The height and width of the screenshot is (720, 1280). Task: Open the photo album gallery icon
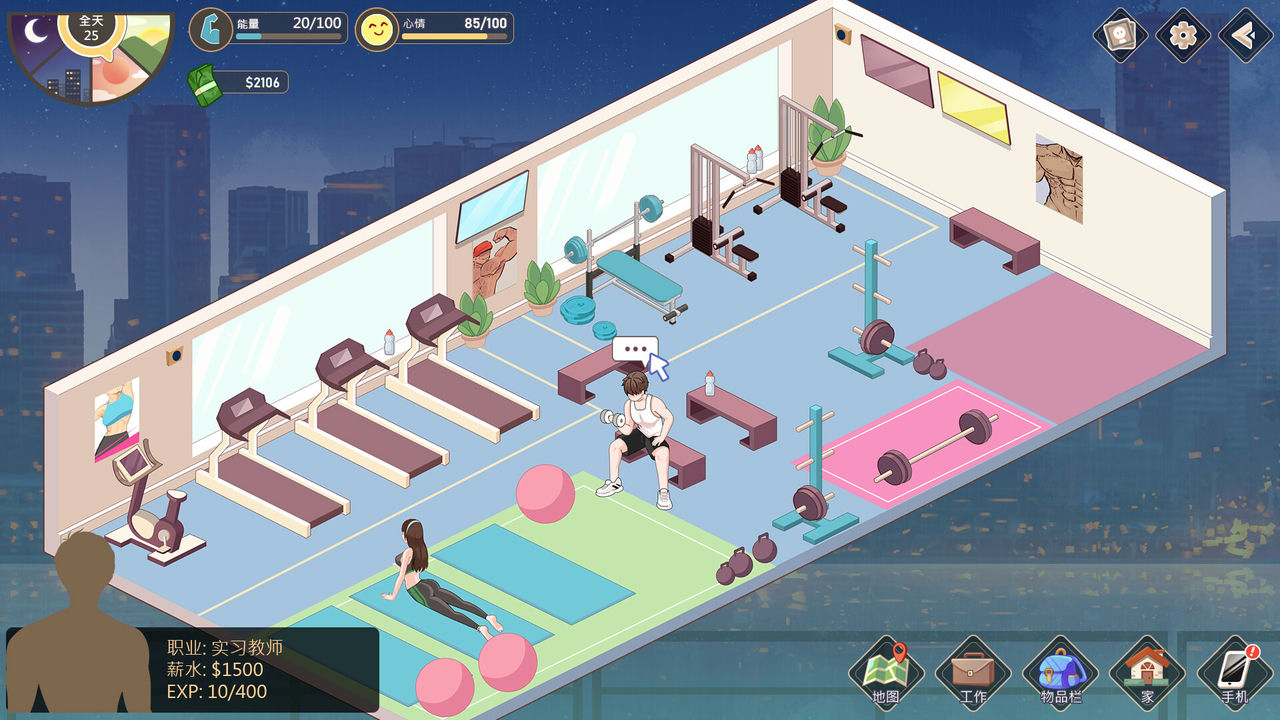coord(1120,36)
